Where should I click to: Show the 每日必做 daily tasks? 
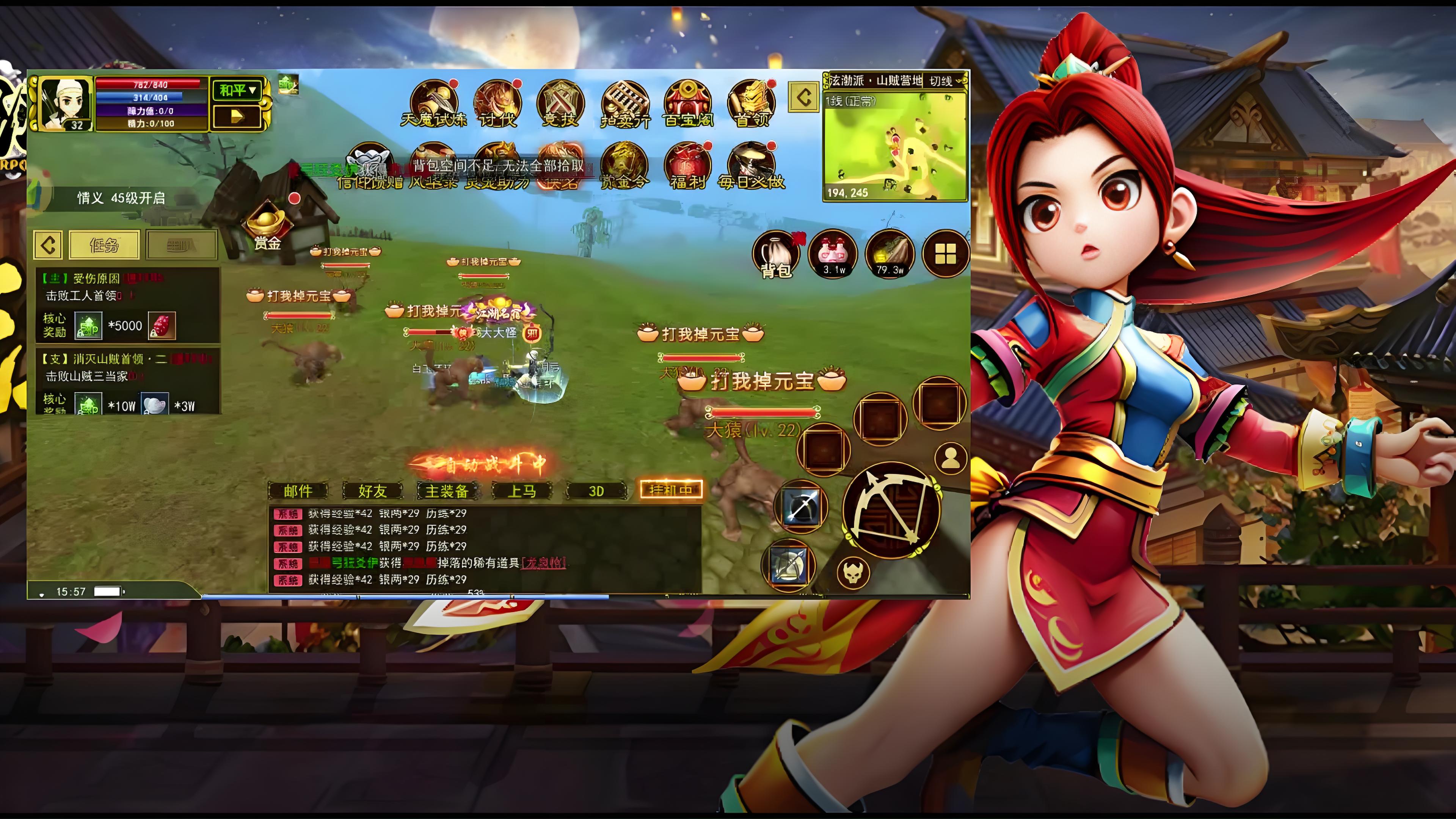pyautogui.click(x=751, y=166)
